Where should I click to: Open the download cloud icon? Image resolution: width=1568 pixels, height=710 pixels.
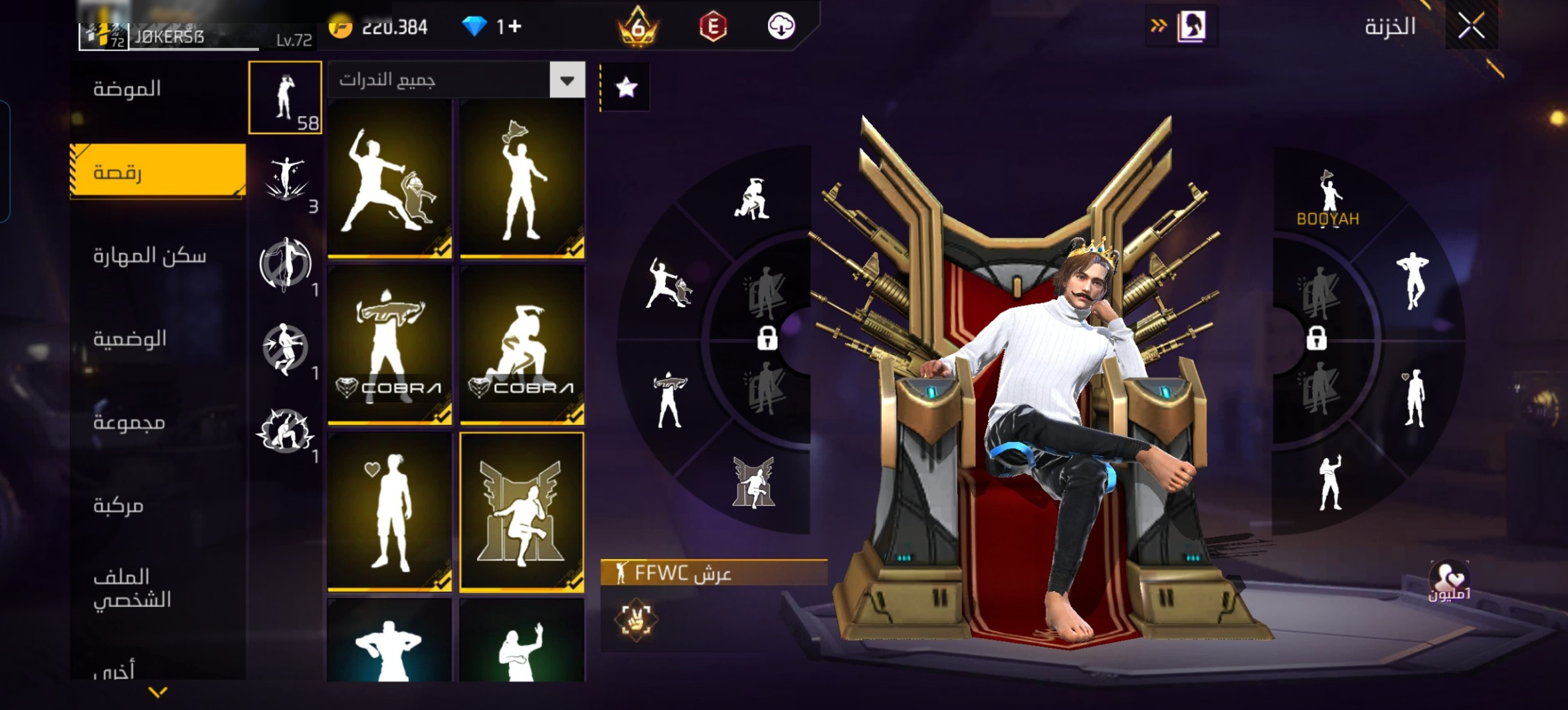pos(781,27)
